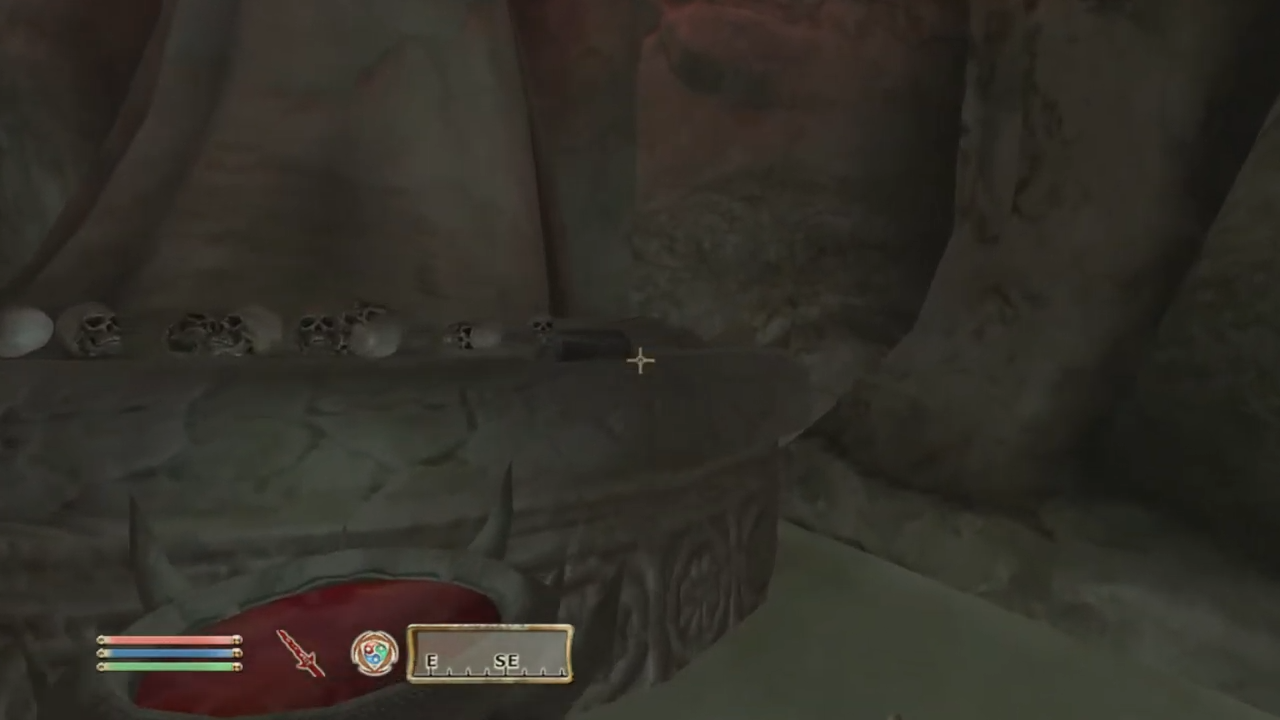Select the leftmost skull on the altar
Screen dimensions: 1280x720
[x=90, y=330]
